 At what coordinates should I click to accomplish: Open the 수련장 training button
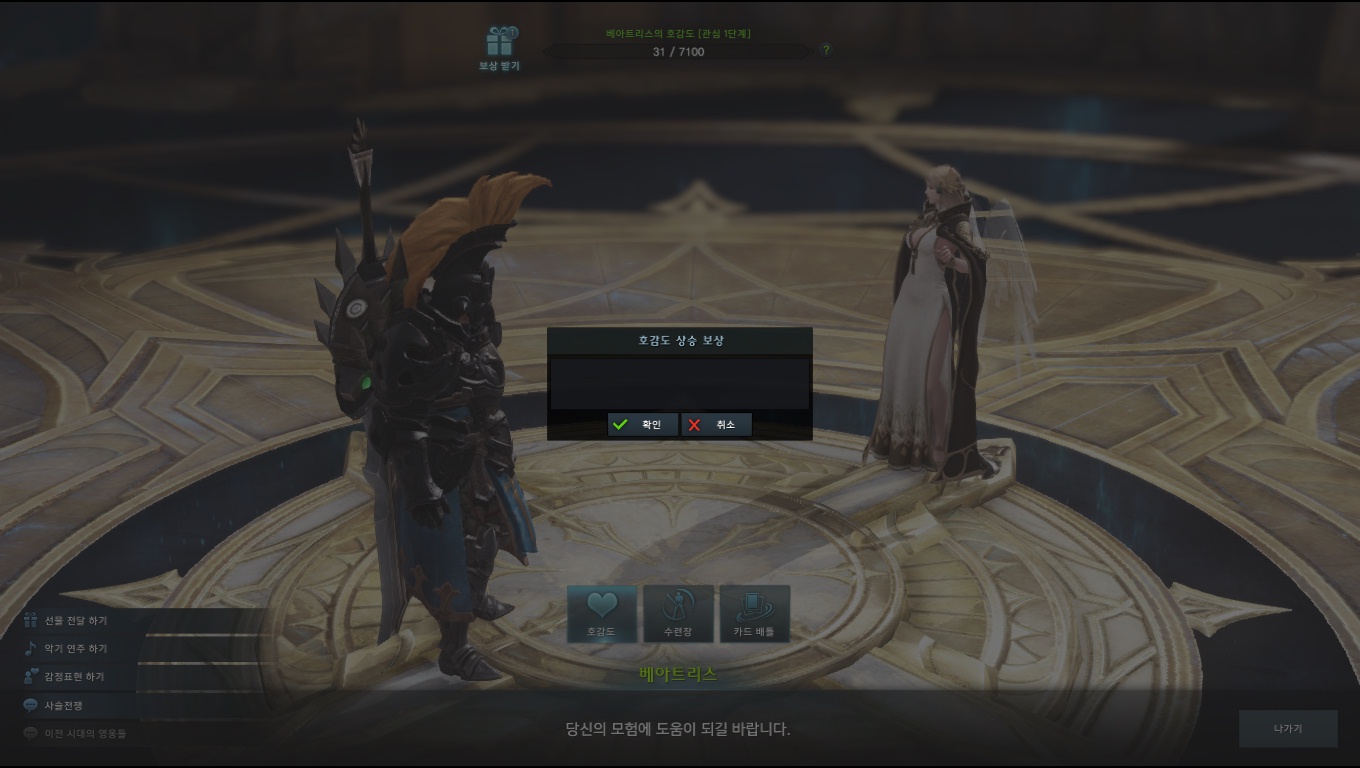[678, 613]
